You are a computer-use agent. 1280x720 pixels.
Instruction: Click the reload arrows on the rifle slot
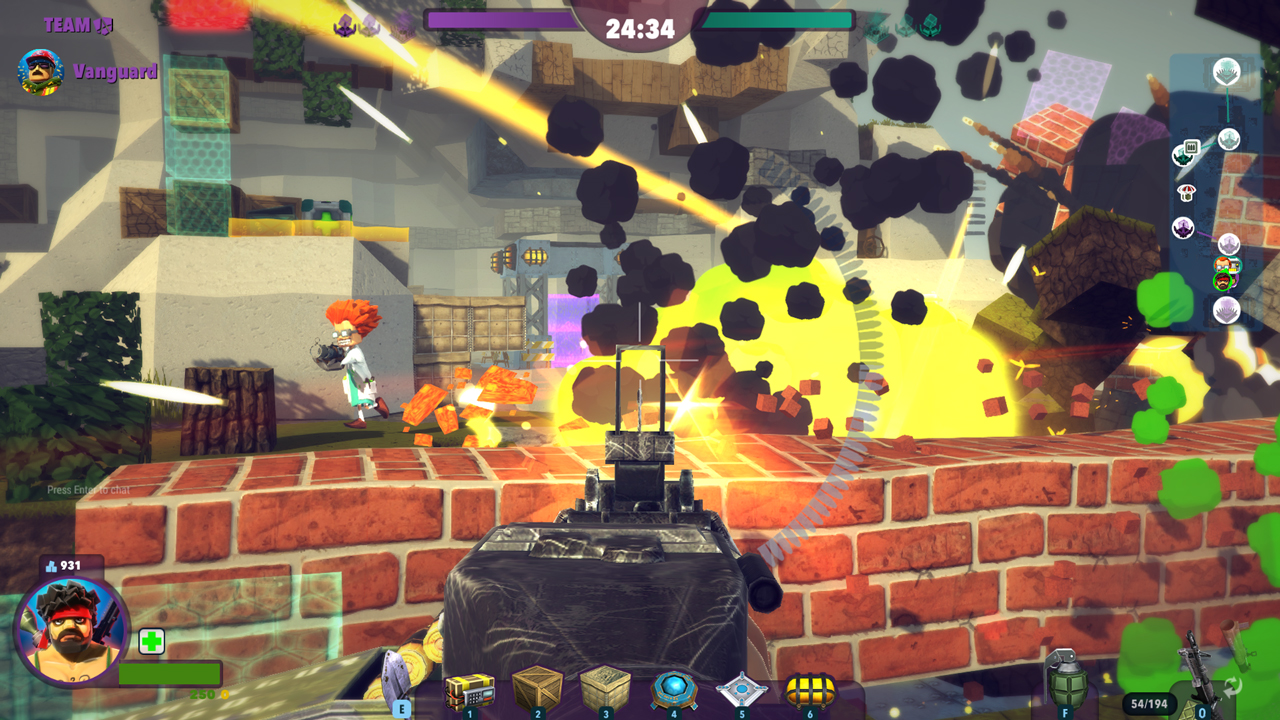point(1232,685)
